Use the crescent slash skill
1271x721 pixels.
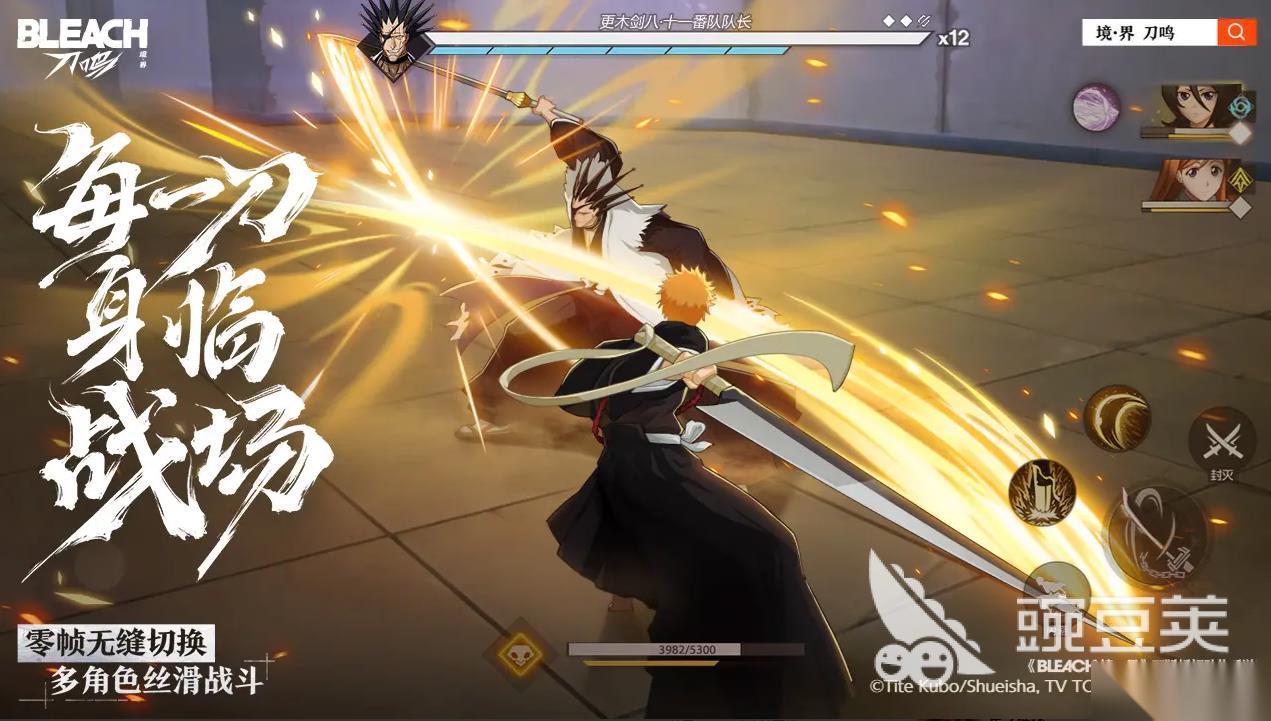[x=1116, y=418]
